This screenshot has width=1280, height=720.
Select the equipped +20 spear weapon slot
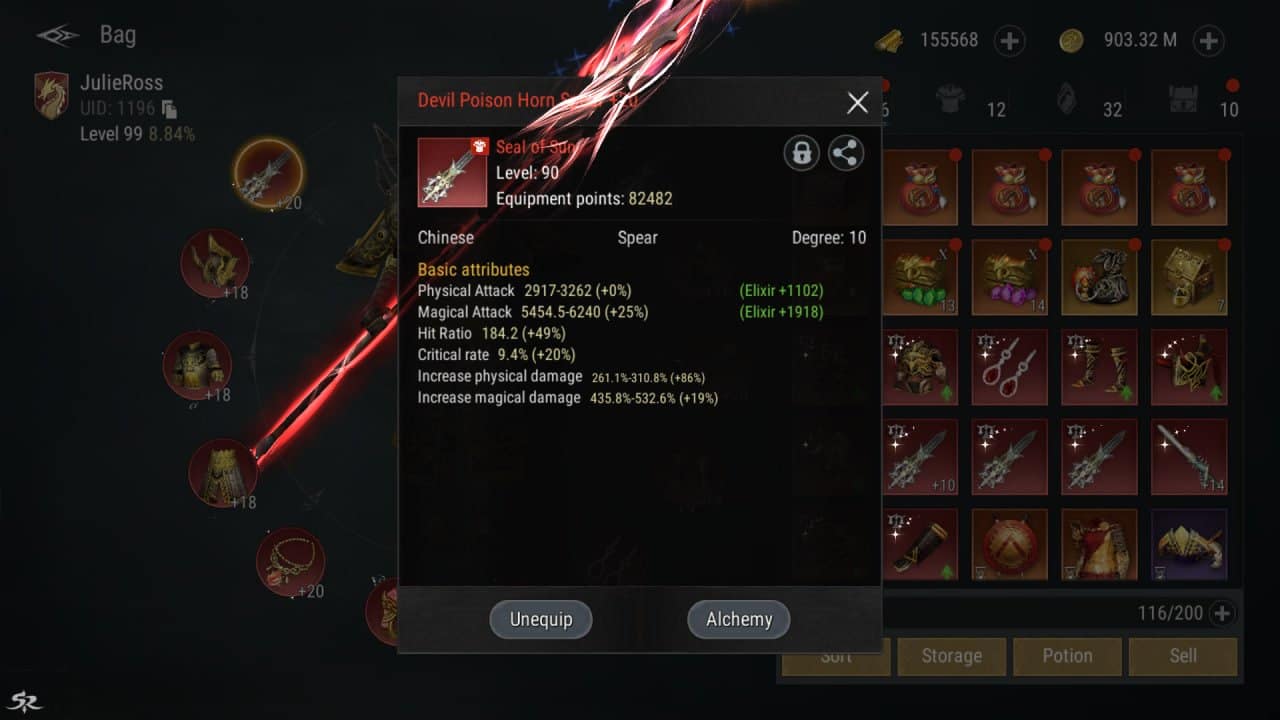coord(268,175)
